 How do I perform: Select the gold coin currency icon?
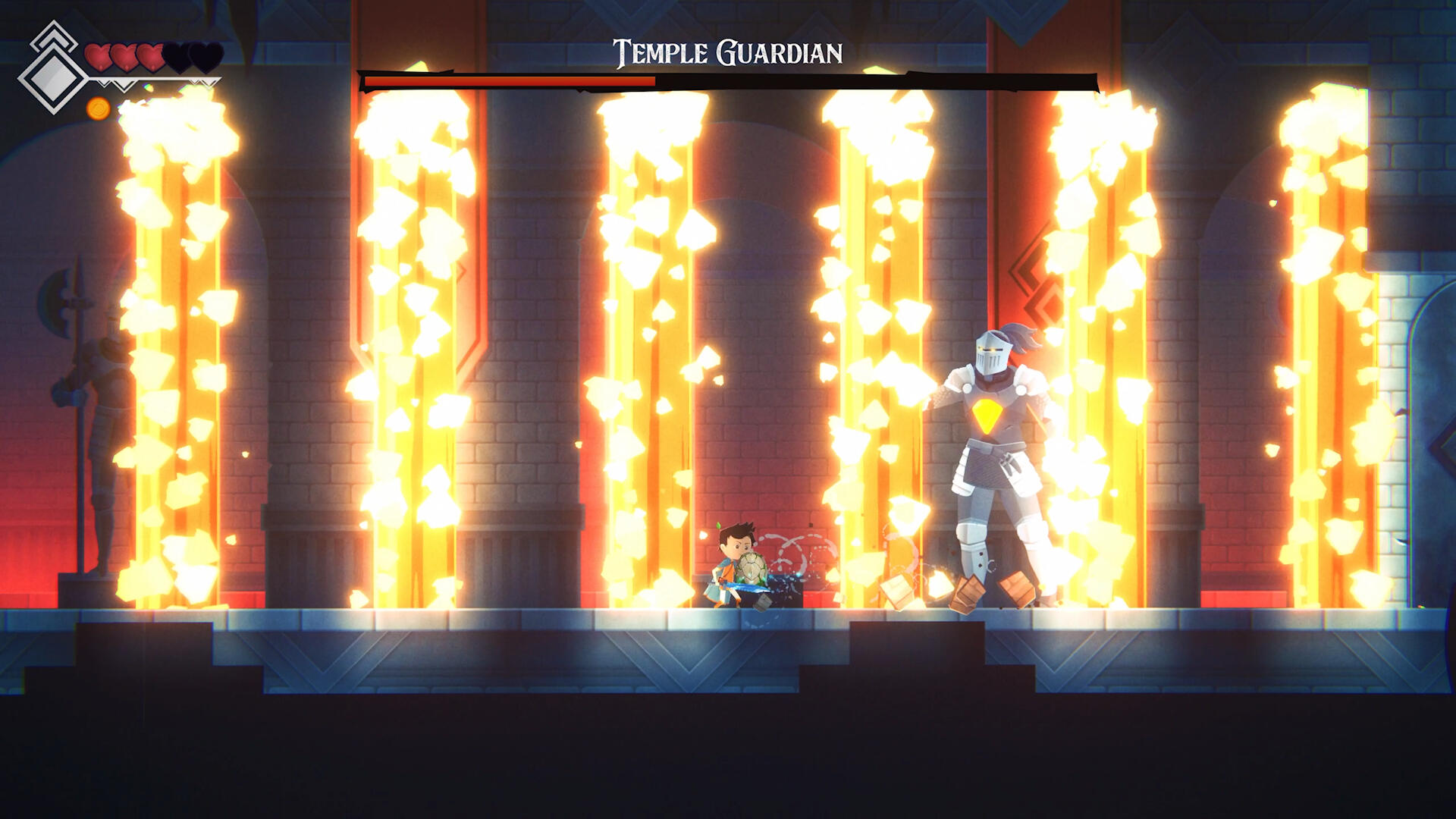pos(99,109)
